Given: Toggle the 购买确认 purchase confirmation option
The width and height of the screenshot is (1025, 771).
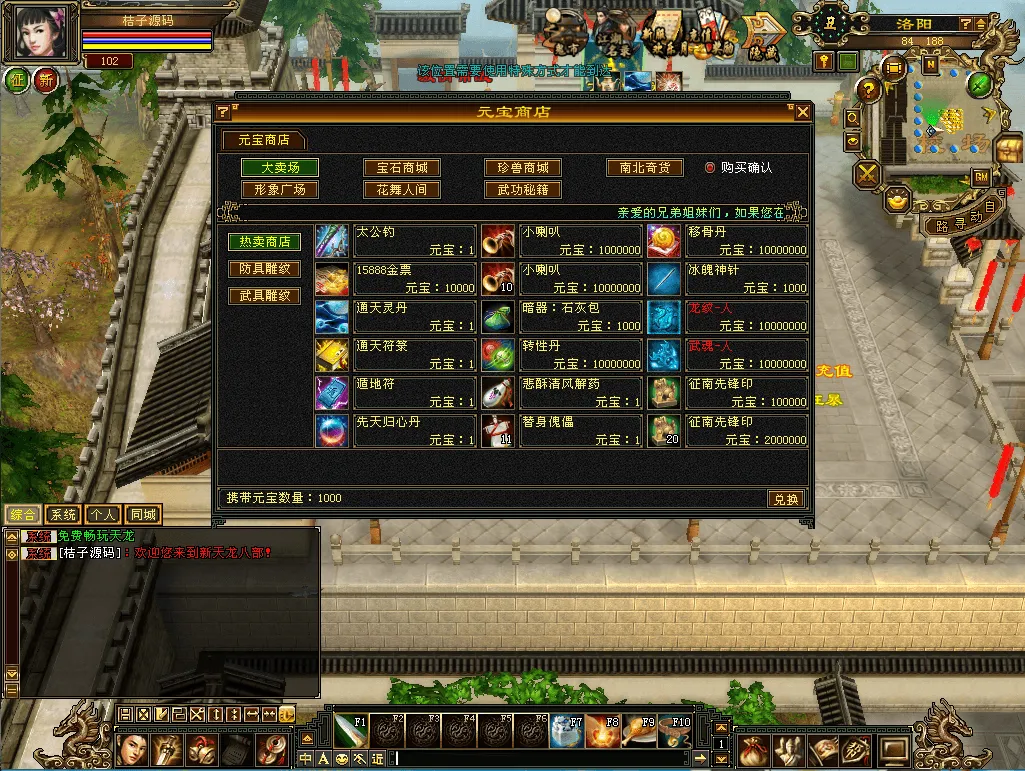Looking at the screenshot, I should tap(710, 168).
